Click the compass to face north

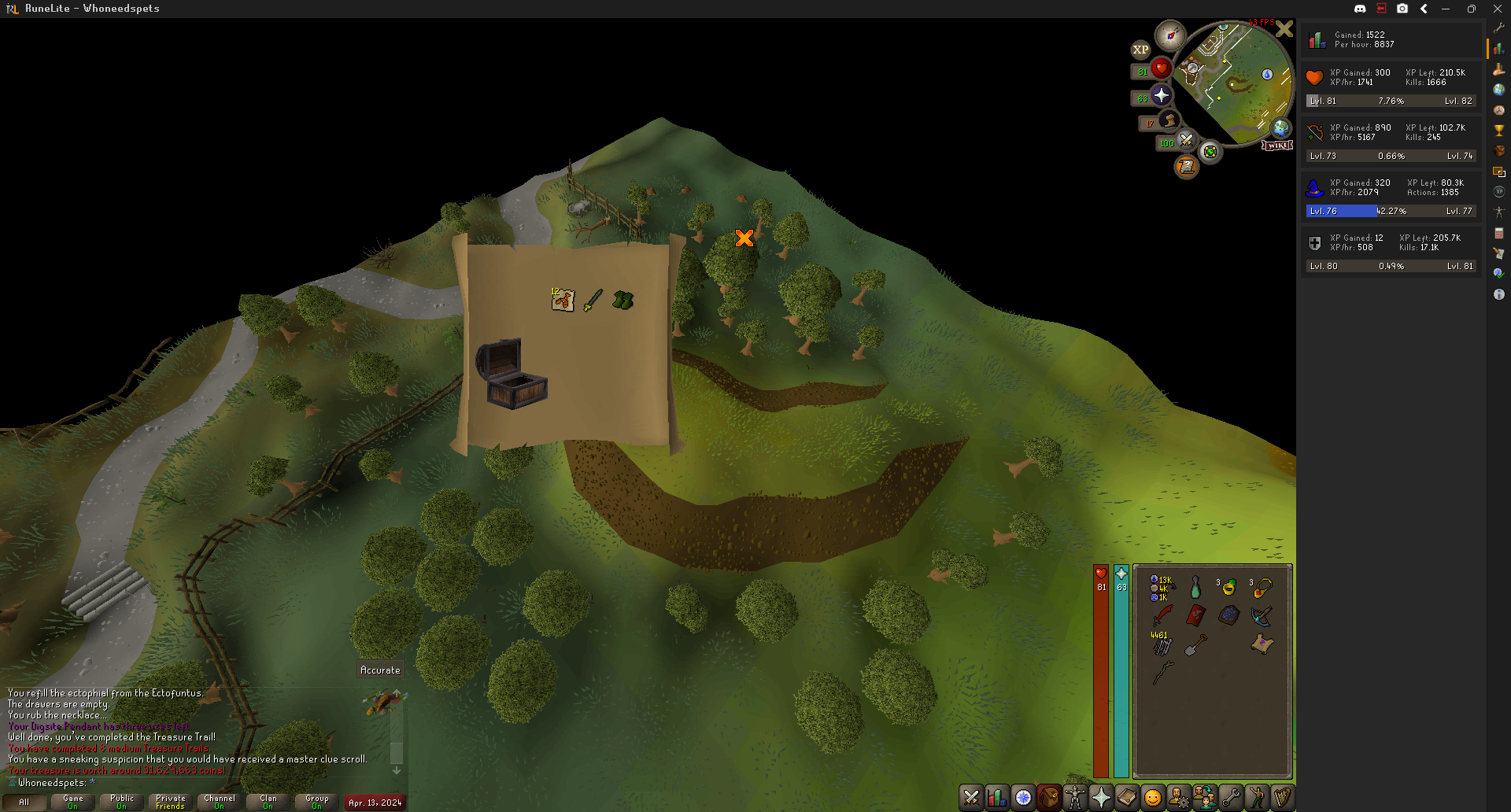pos(1170,35)
